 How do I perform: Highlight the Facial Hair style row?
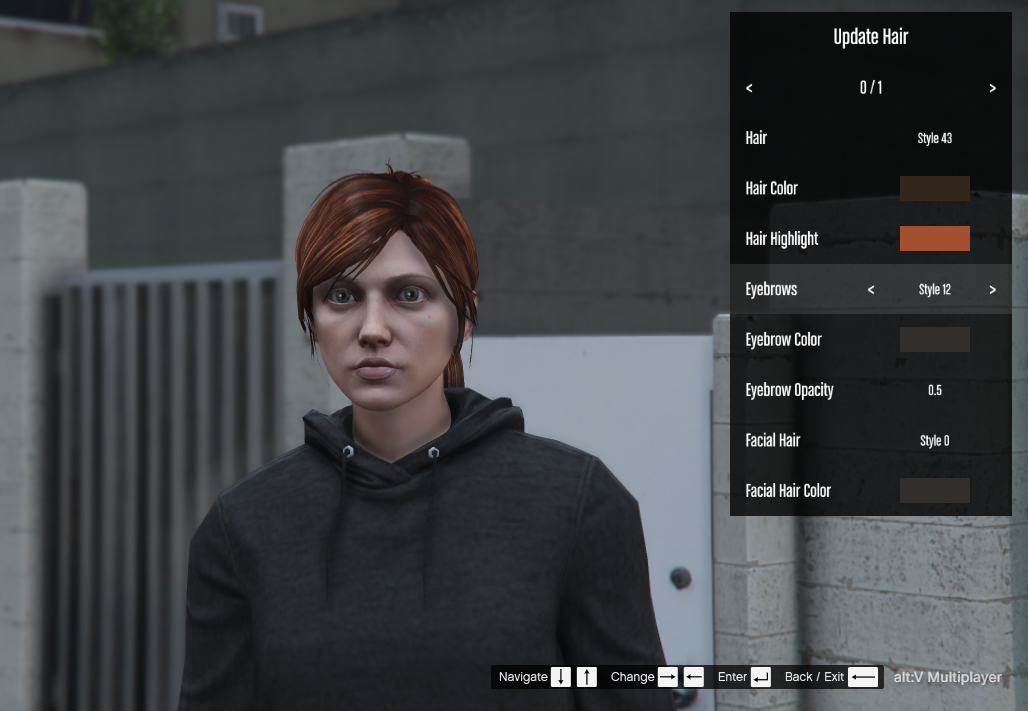870,441
